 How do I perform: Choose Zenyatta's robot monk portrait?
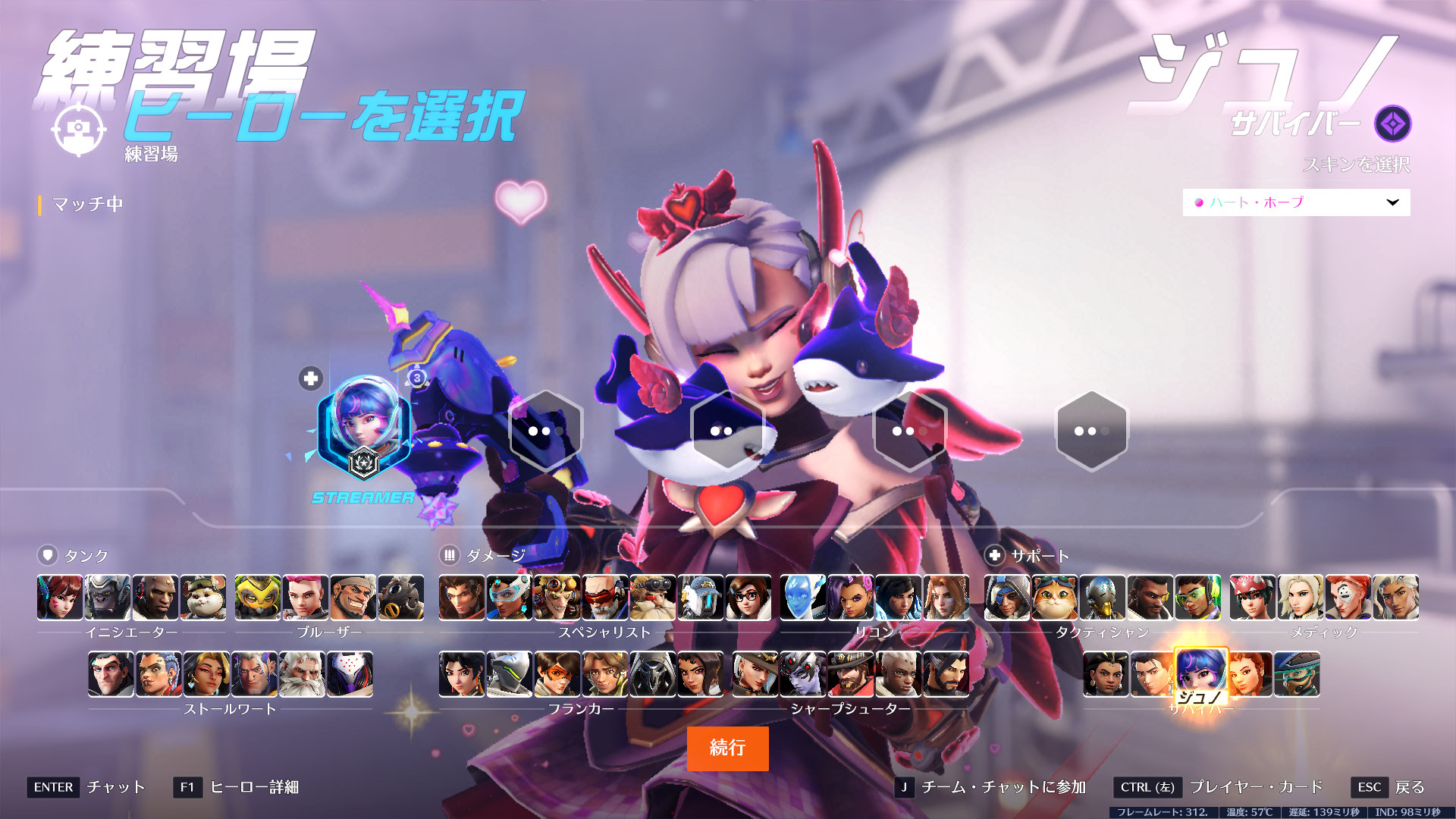[1103, 597]
